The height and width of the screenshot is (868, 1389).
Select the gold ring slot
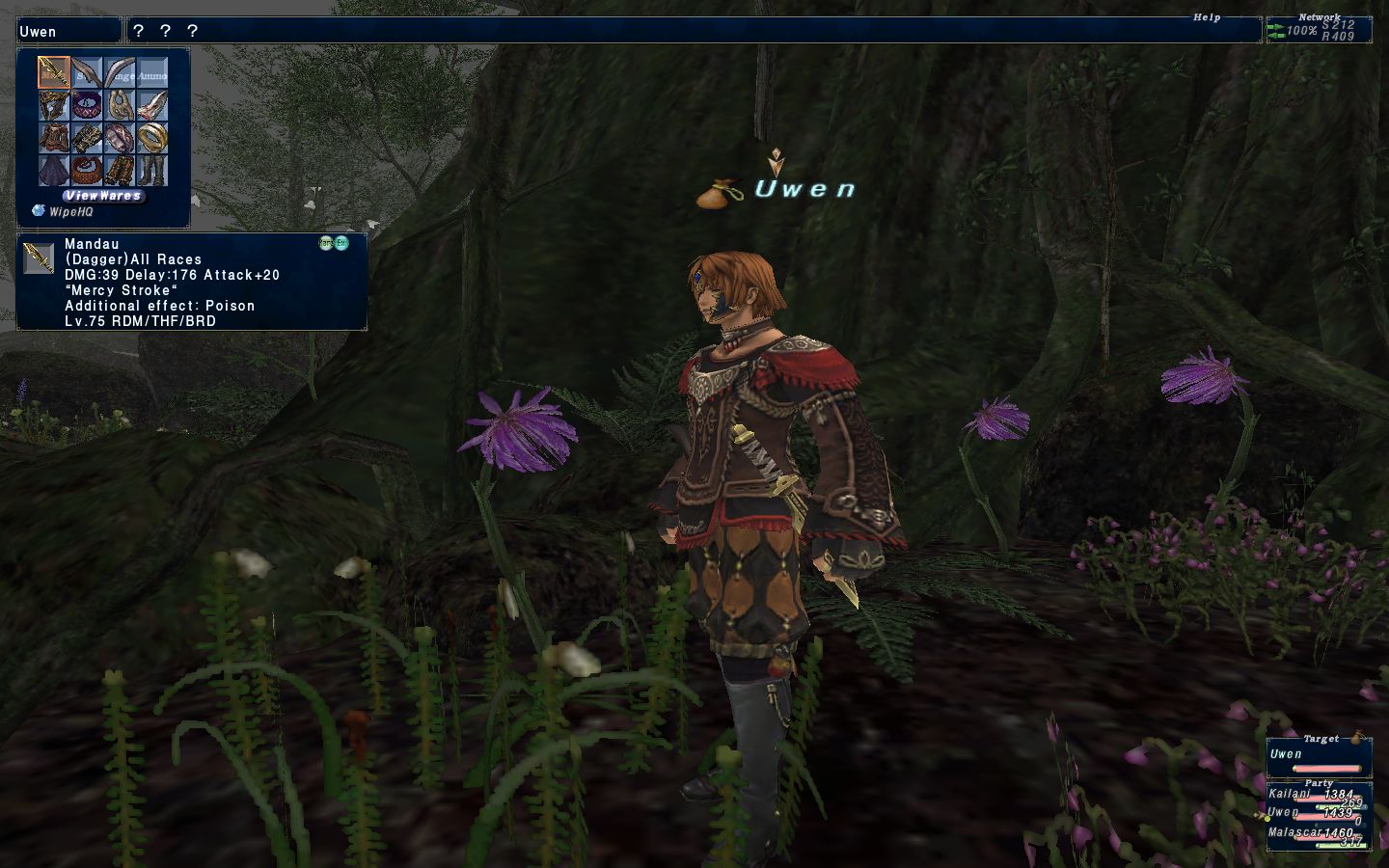[152, 138]
